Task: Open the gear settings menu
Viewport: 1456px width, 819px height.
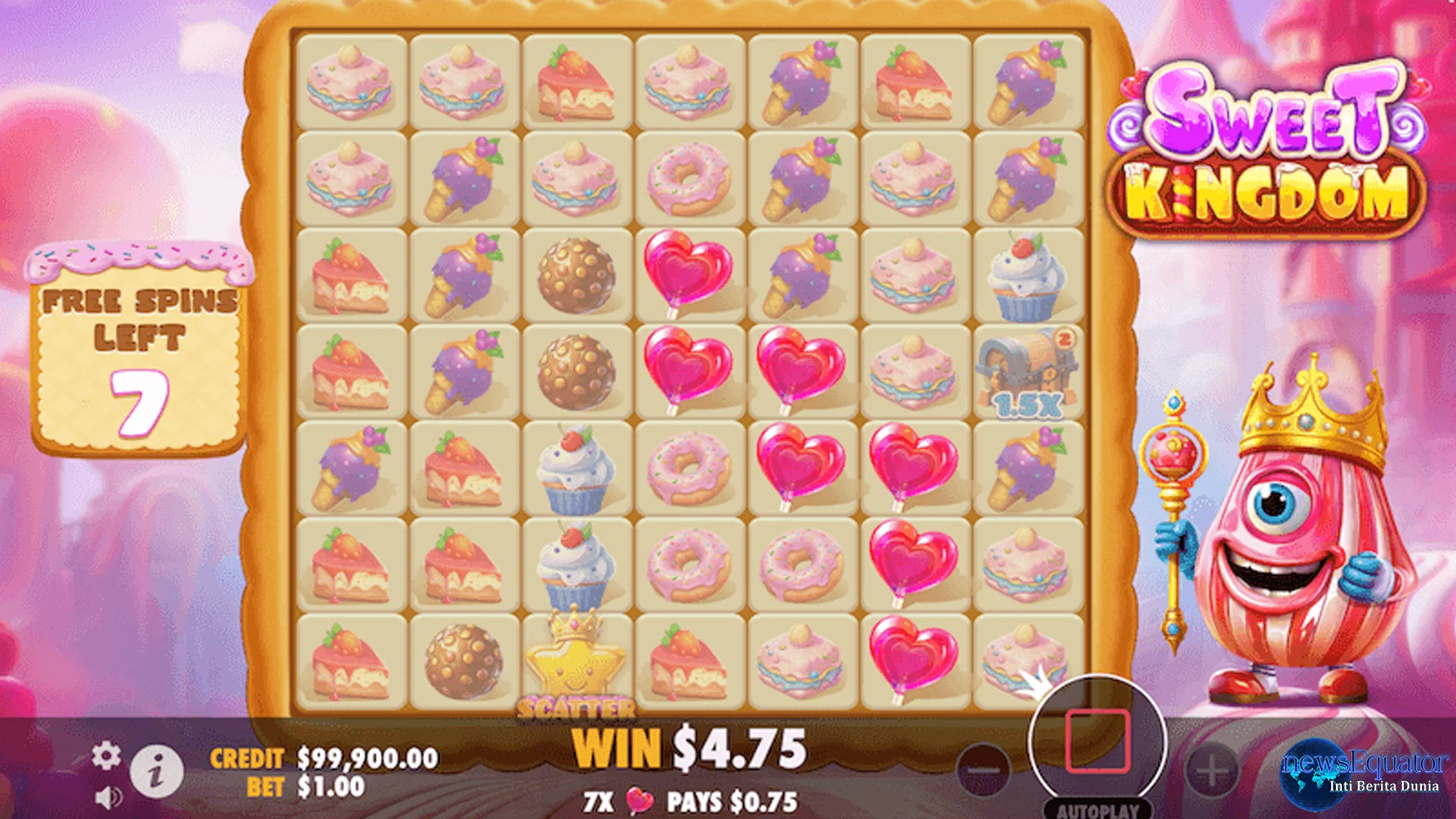Action: click(106, 756)
